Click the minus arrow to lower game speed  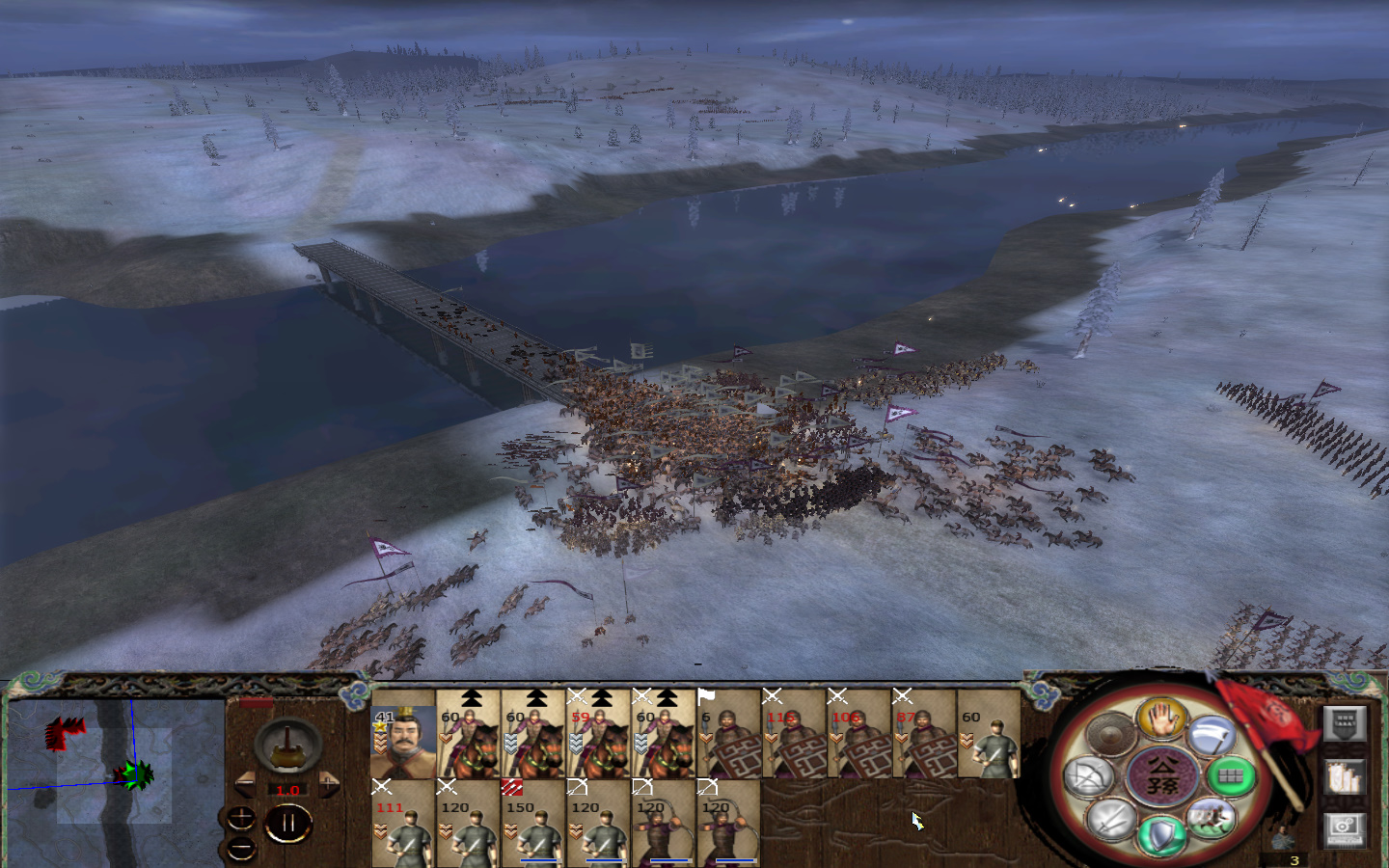pyautogui.click(x=245, y=784)
